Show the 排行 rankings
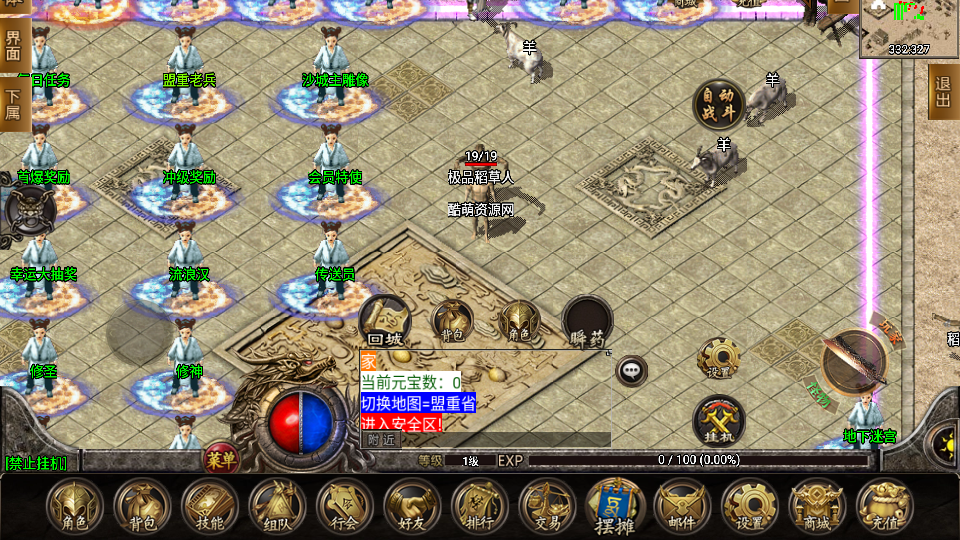960x540 pixels. pos(479,505)
